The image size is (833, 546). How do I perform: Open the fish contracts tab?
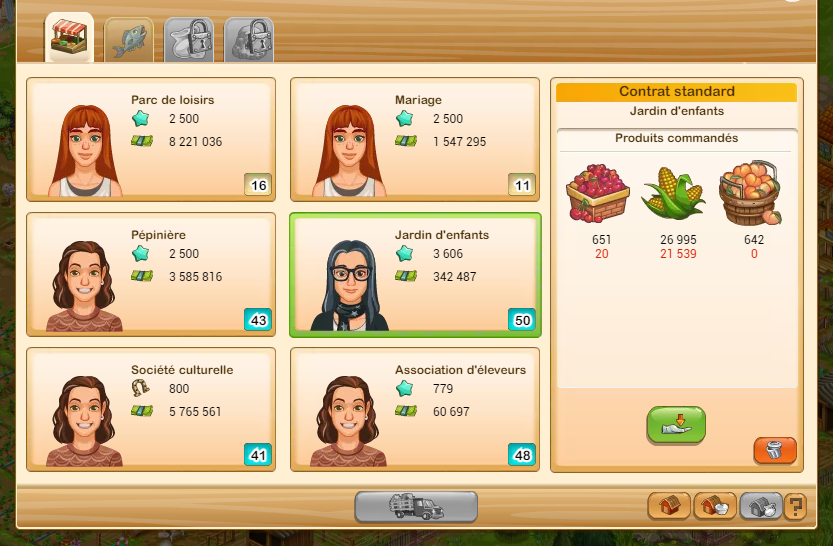pyautogui.click(x=129, y=40)
